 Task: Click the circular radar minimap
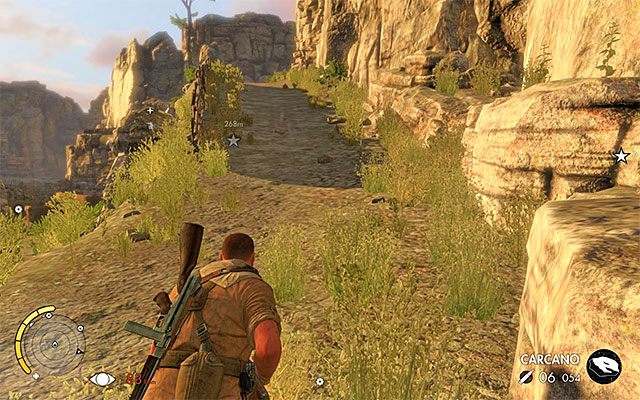[x=54, y=342]
